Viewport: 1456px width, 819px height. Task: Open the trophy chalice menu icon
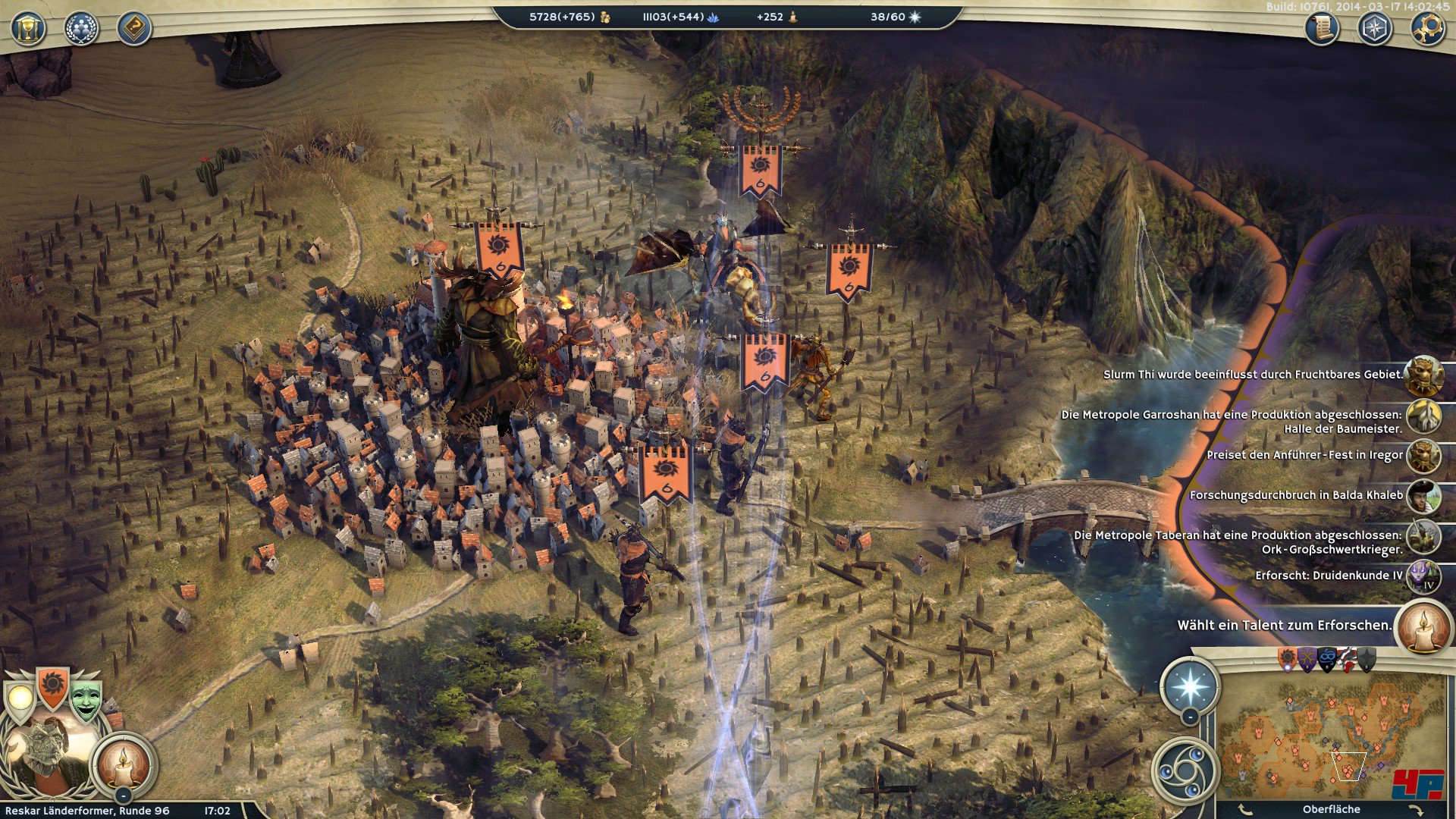(28, 29)
